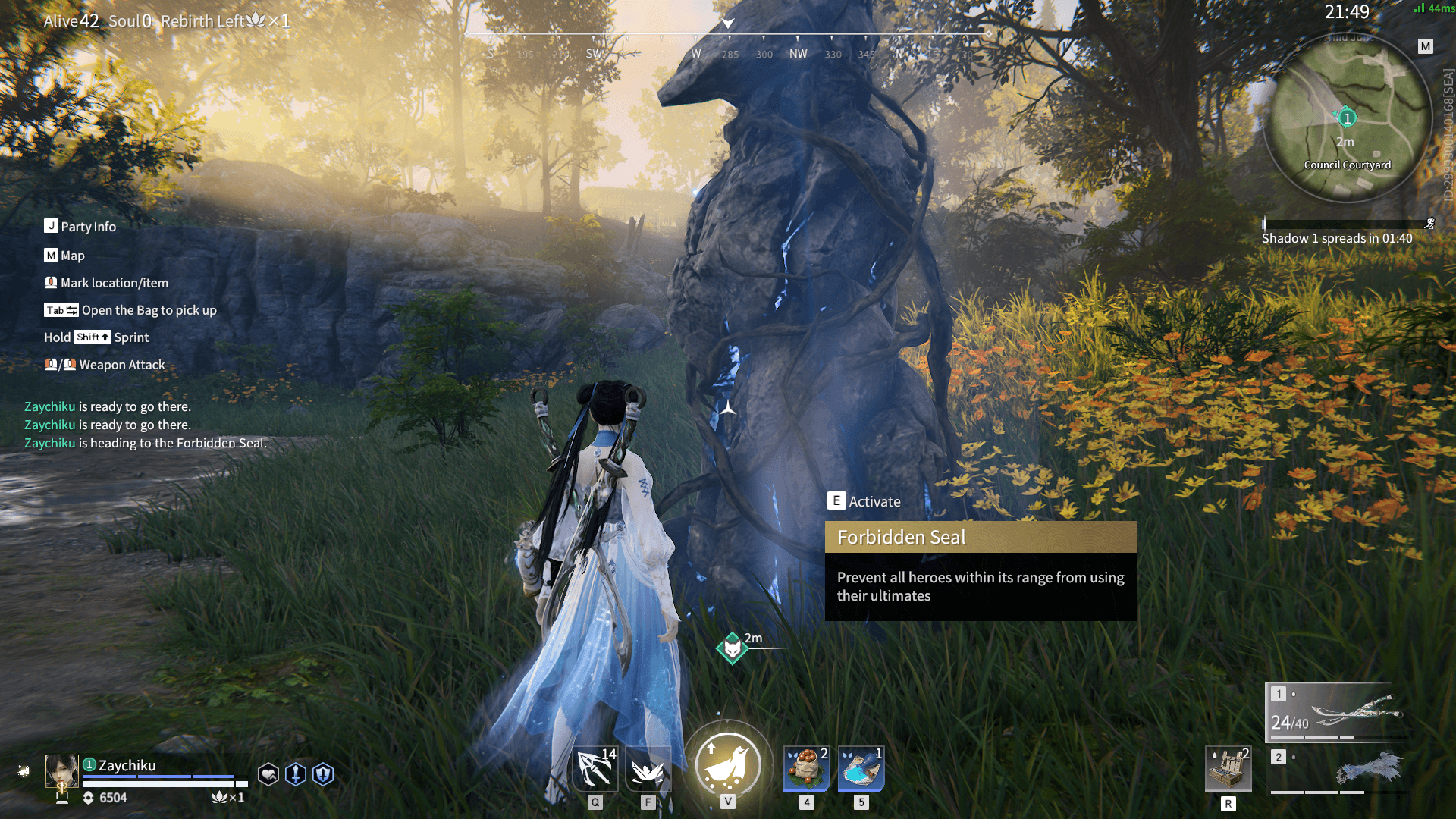Select the weapon repair kit box slot

1228,769
